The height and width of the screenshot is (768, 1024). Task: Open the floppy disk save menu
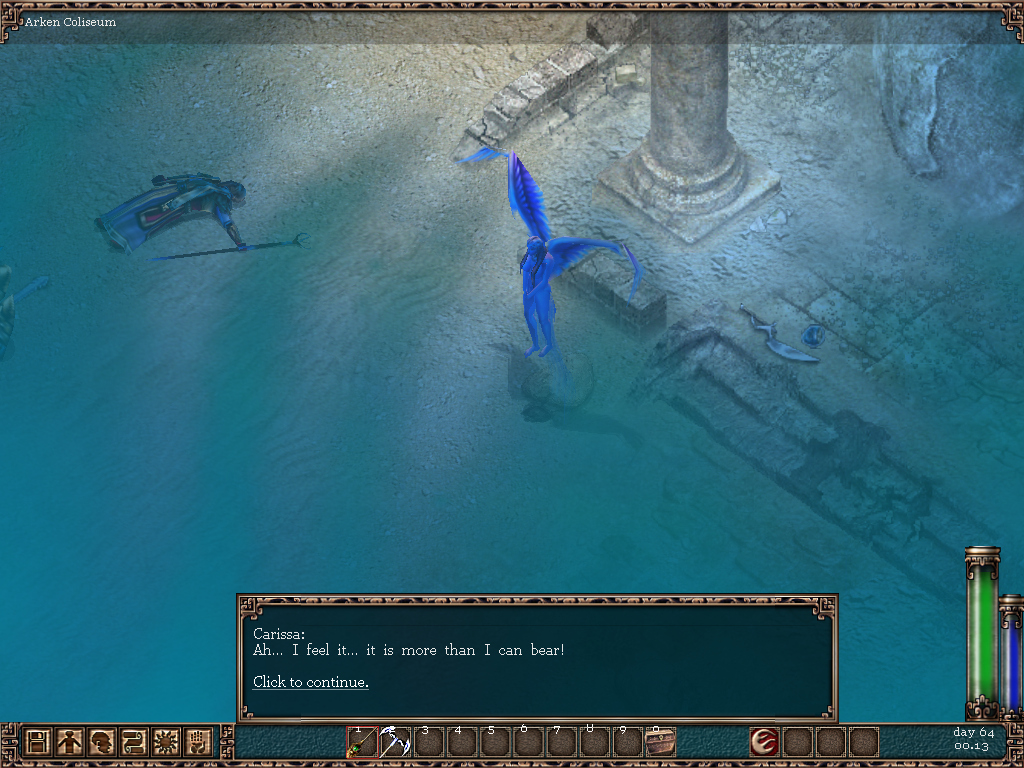coord(38,742)
